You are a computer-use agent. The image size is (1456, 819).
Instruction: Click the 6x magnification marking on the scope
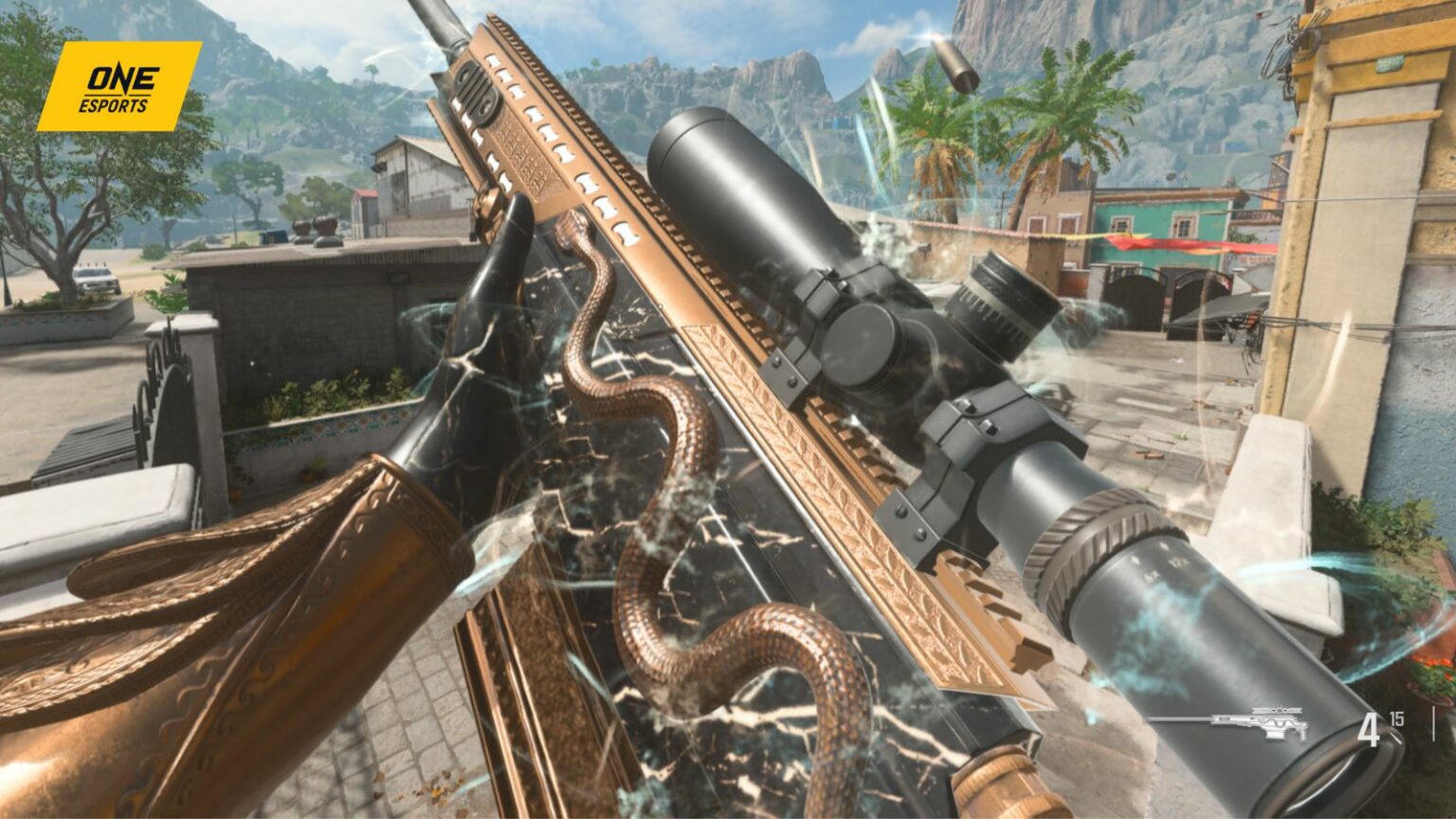click(x=1152, y=575)
